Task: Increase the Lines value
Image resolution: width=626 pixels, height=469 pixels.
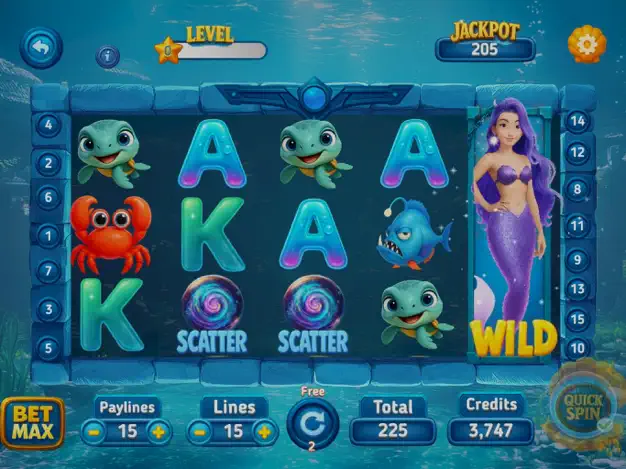Action: (x=265, y=432)
